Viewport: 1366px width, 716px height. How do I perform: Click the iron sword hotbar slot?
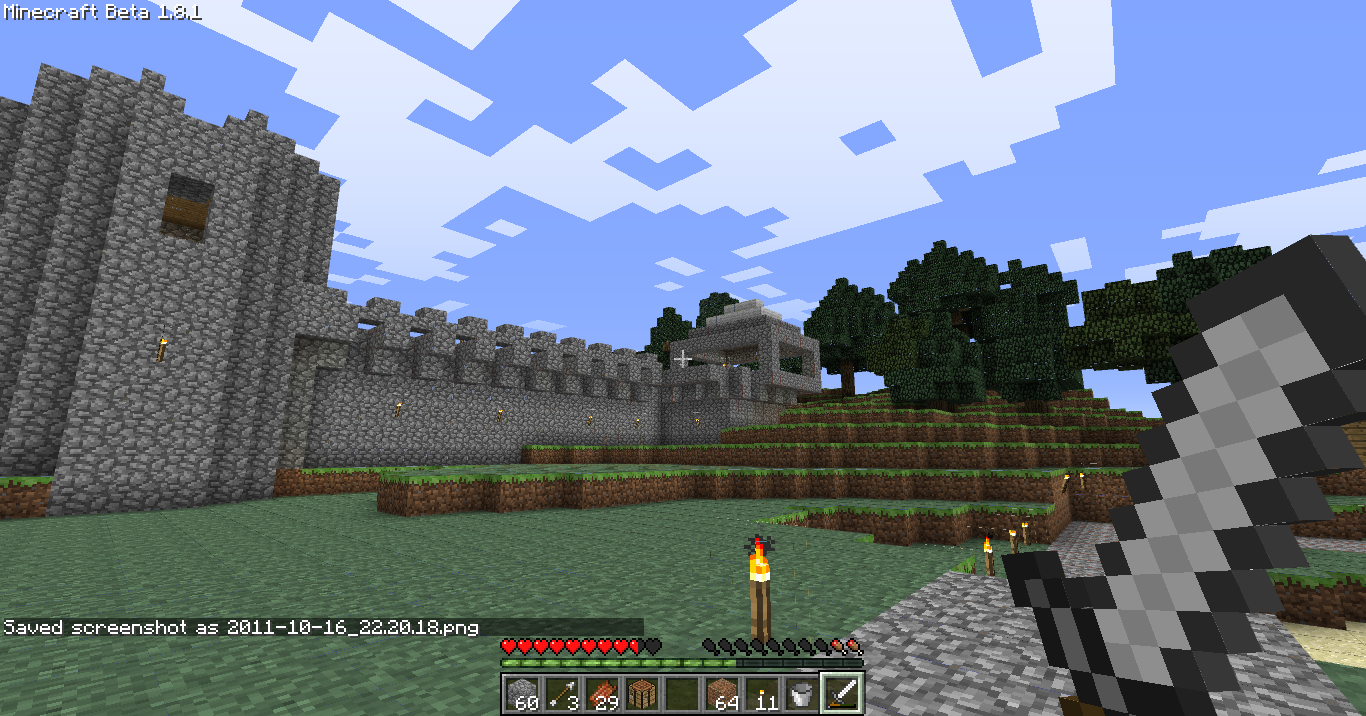pyautogui.click(x=842, y=692)
